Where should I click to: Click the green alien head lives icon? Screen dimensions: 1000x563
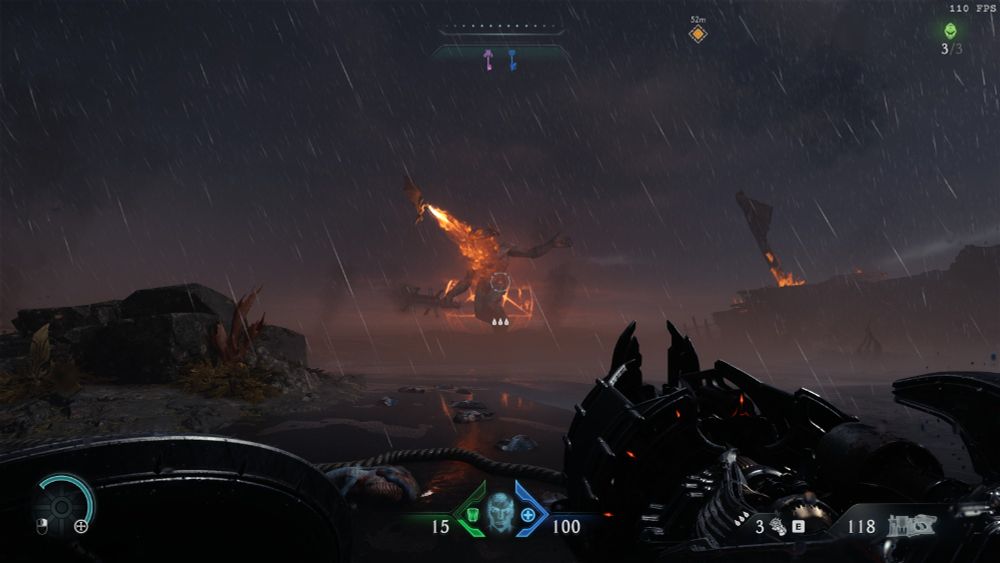pos(948,30)
